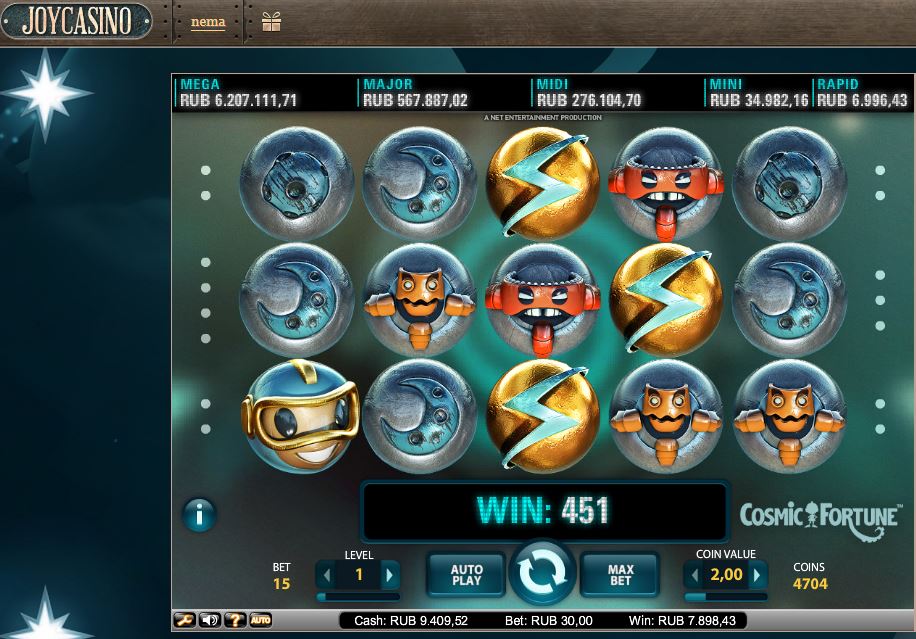Raise the coin value
Image resolution: width=916 pixels, height=639 pixels.
pos(758,575)
